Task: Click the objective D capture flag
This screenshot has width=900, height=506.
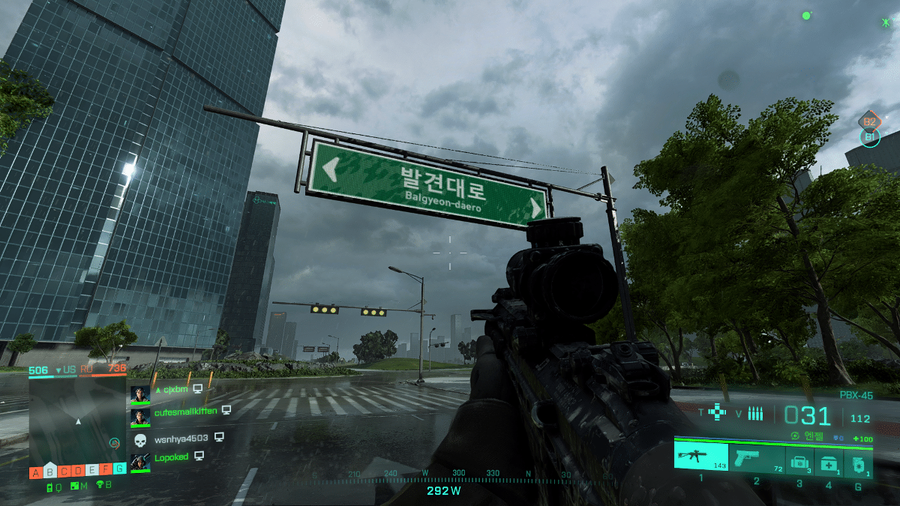Action: click(x=78, y=471)
